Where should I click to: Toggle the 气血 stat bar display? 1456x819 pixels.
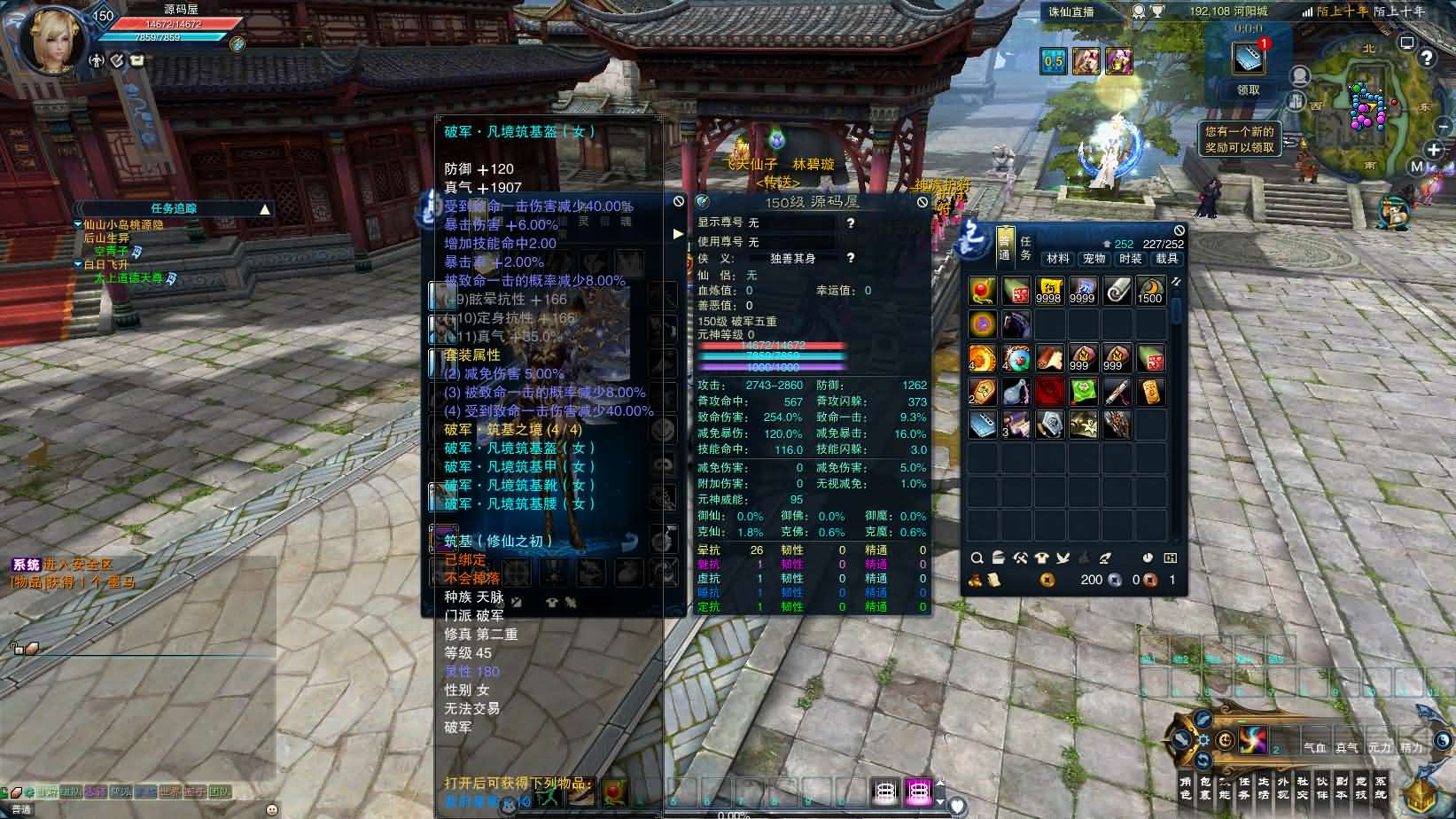click(x=1316, y=747)
